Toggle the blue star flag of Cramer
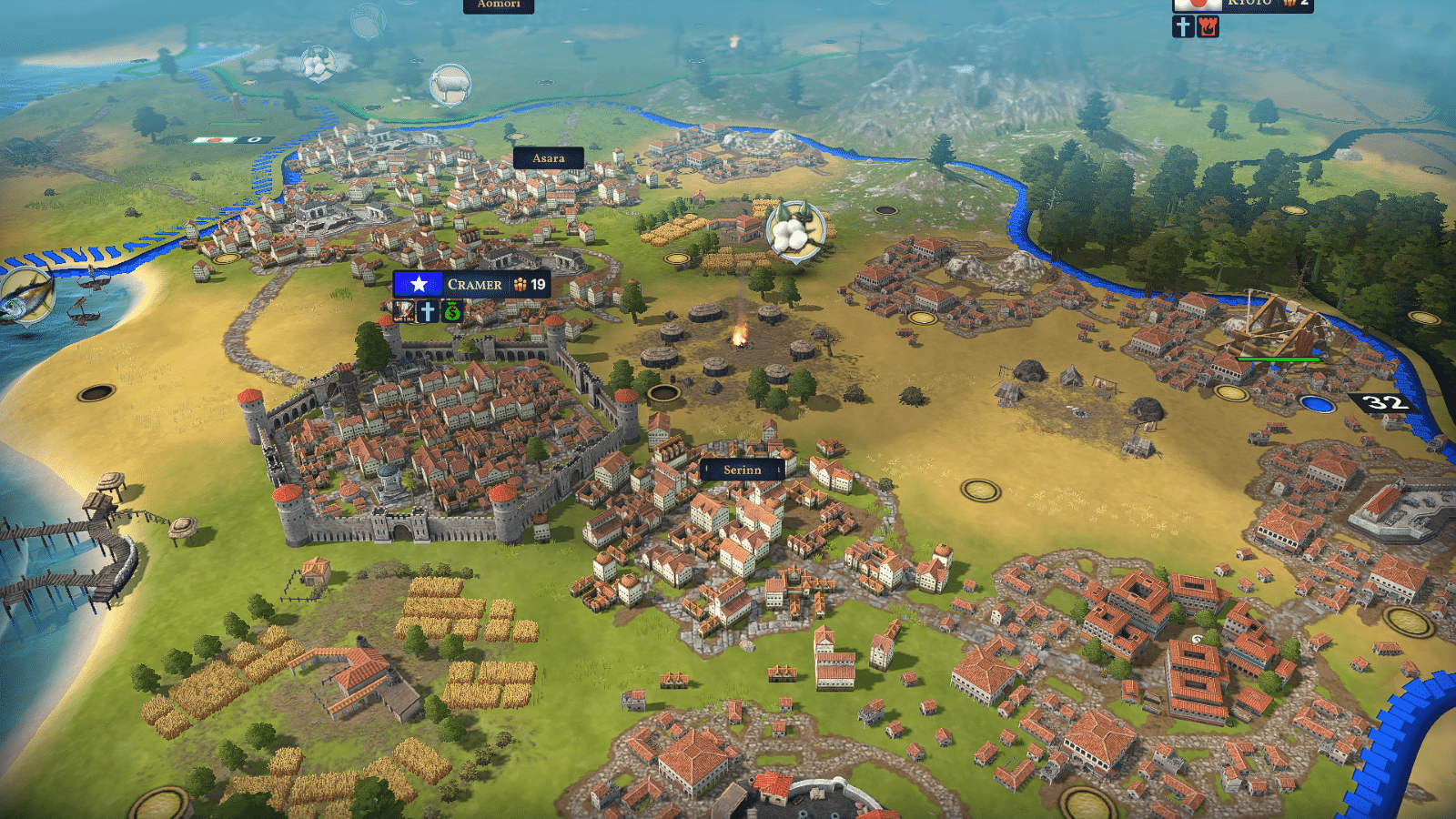Screen dimensions: 1456x819 419,283
